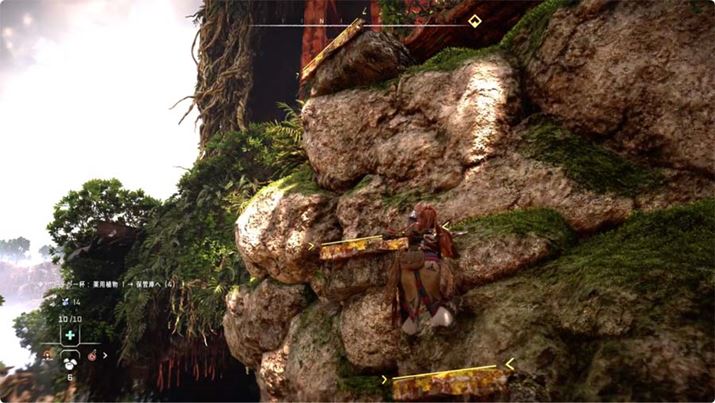Choose the food item slot below healing
The width and height of the screenshot is (715, 403).
tap(70, 361)
